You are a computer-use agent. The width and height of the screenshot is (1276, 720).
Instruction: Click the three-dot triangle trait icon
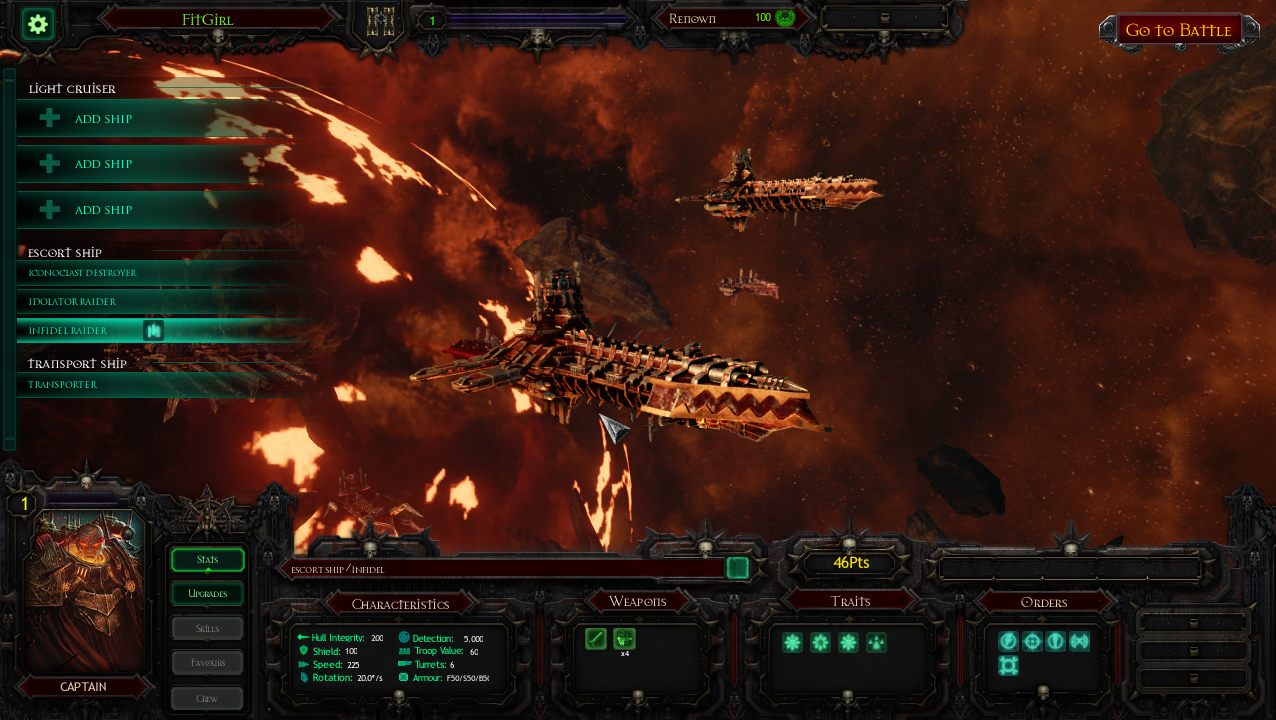[x=876, y=642]
